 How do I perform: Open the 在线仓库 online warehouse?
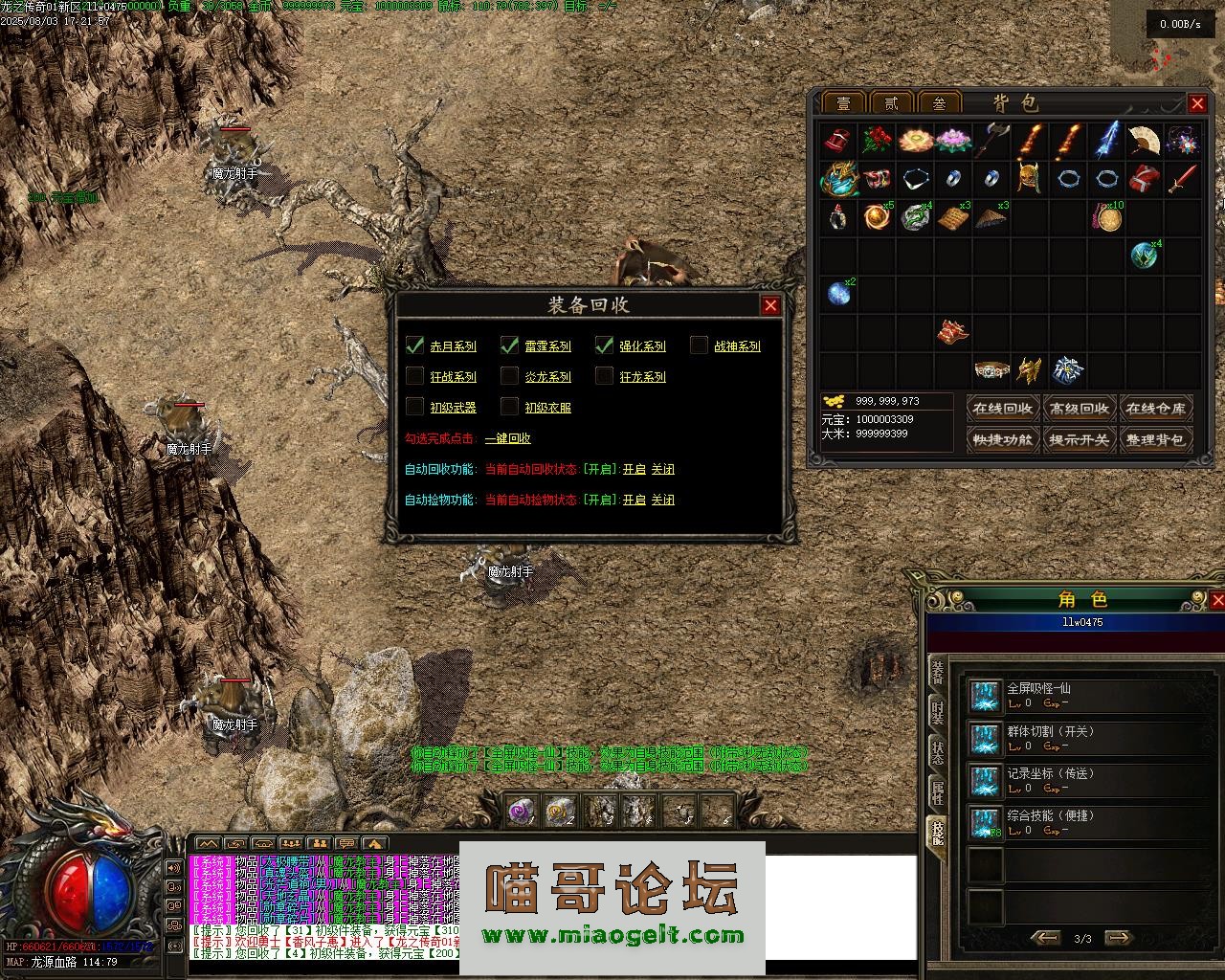1156,409
